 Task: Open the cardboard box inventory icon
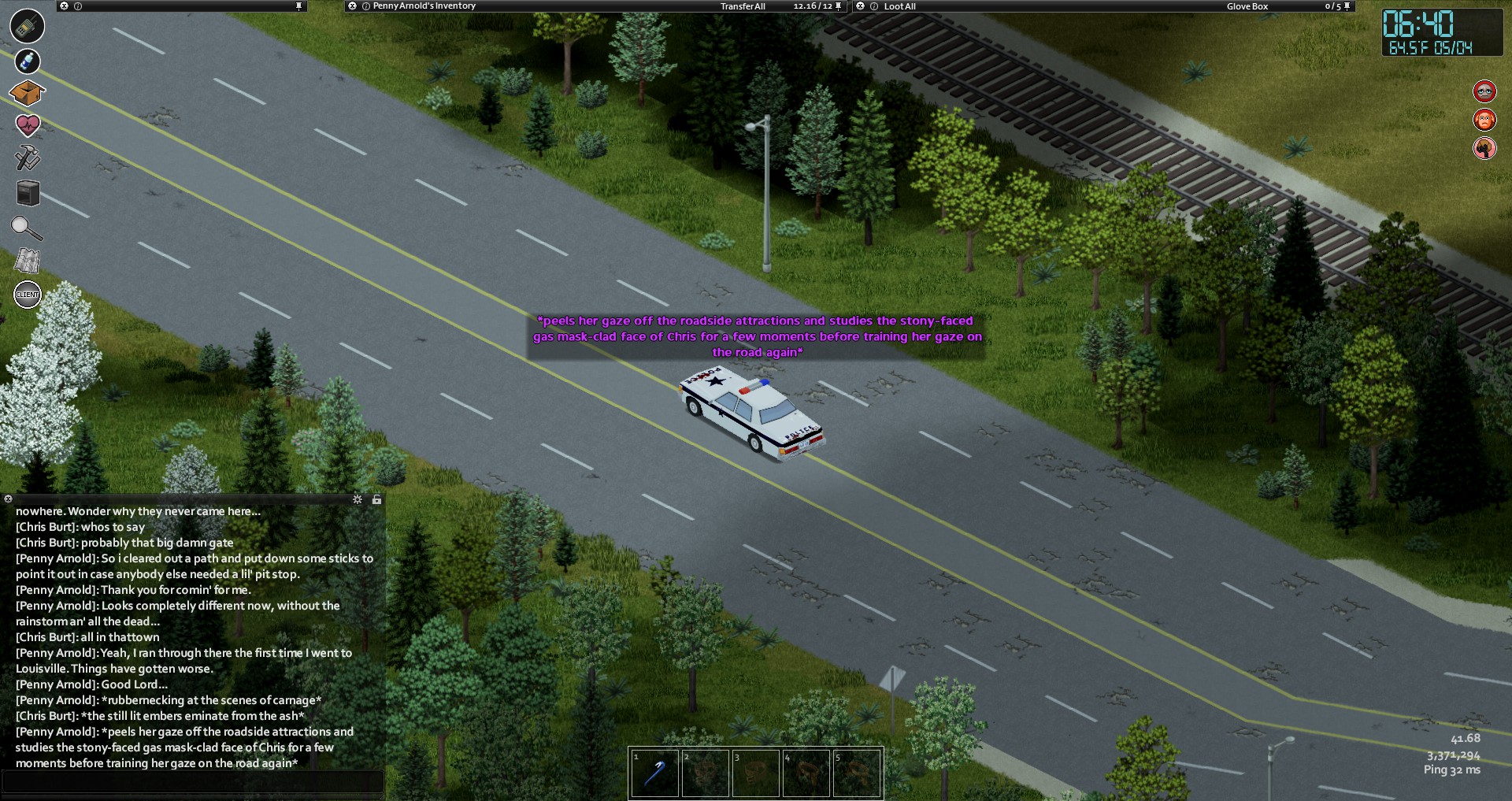pos(27,93)
